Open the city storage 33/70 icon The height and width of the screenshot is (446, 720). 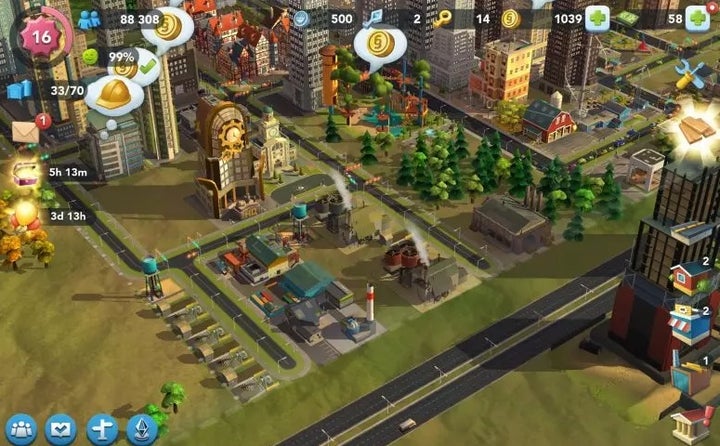[20, 91]
